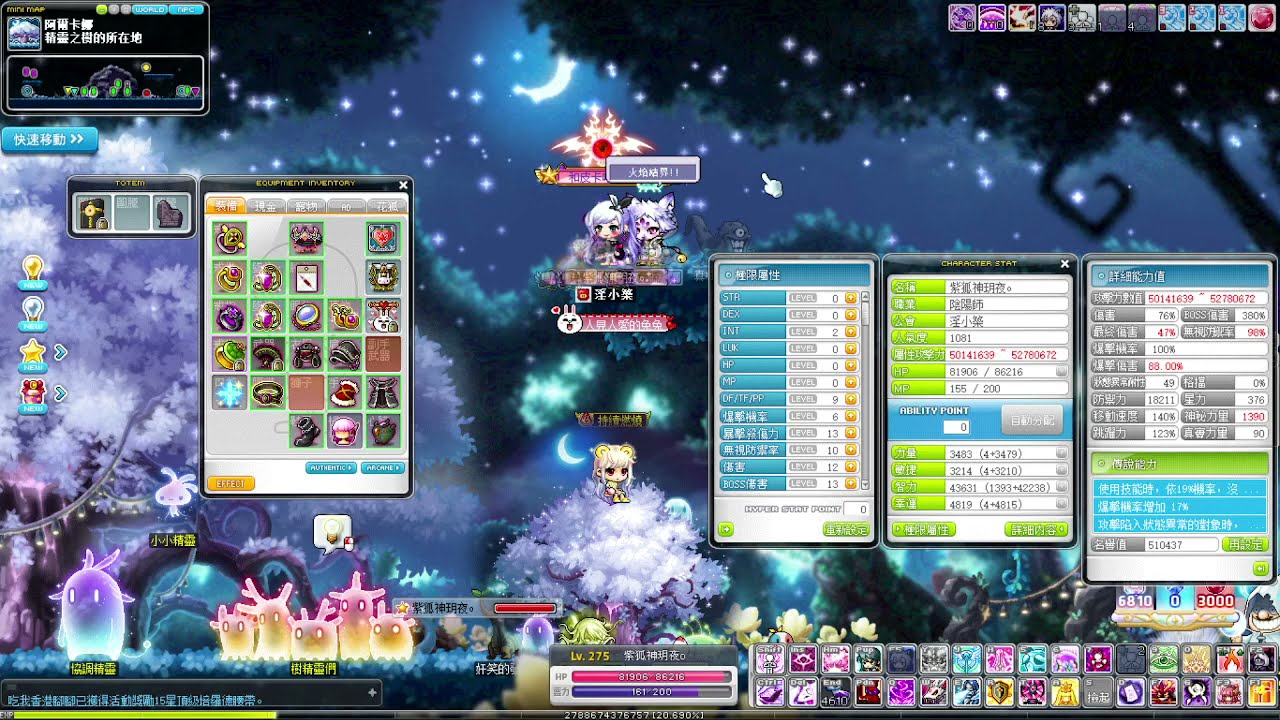Click 重新設定 to reset hyper stats

point(846,530)
